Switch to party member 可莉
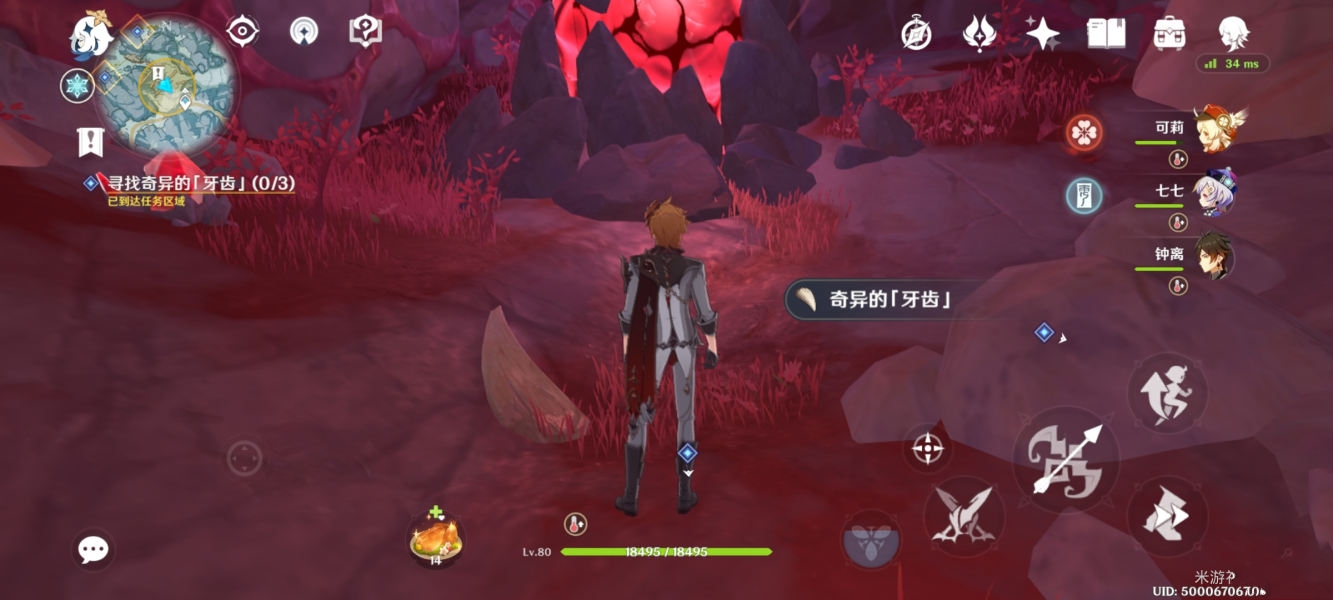 [1212, 130]
